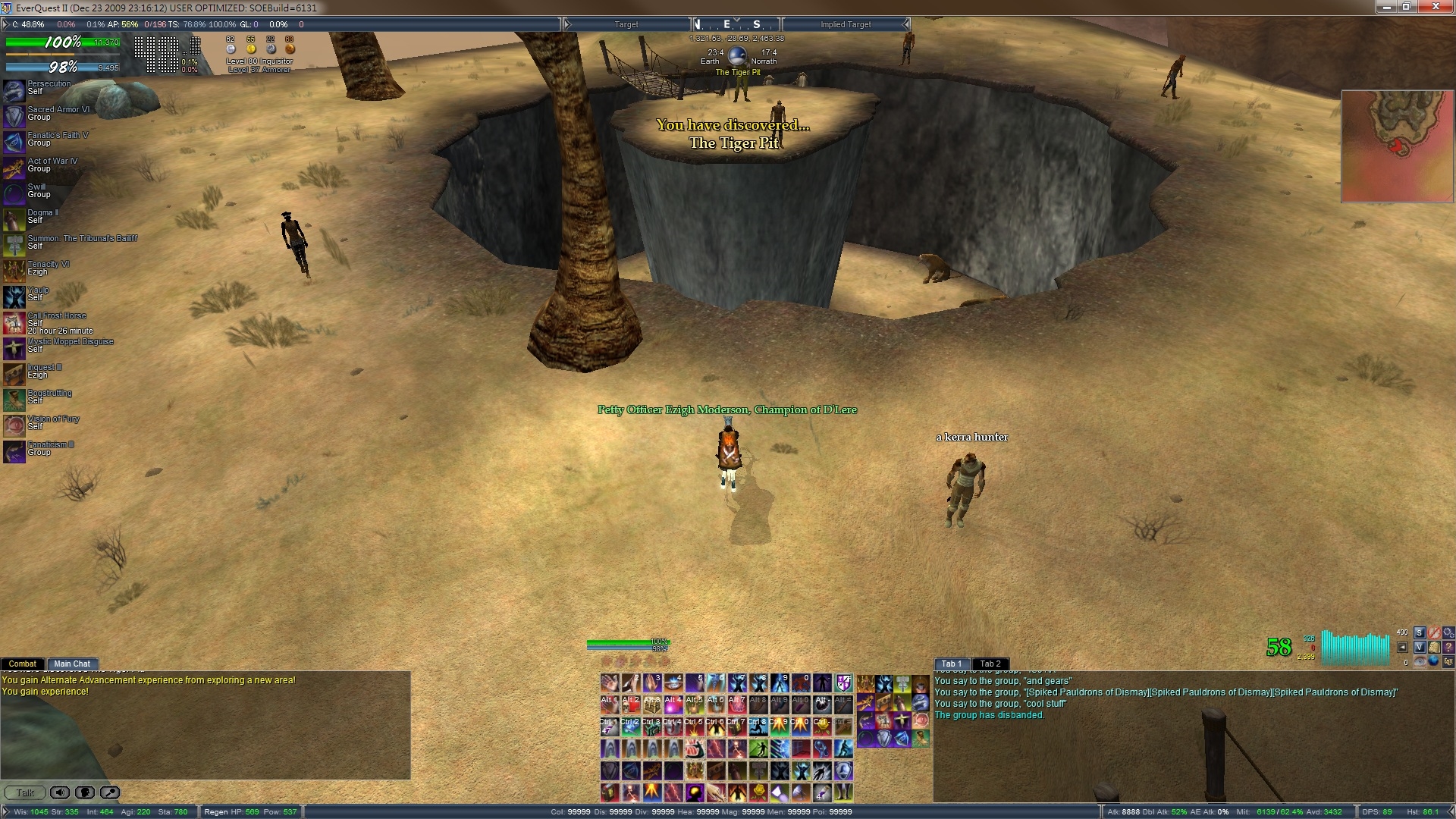Open the purple question mark help icon

click(x=1448, y=647)
